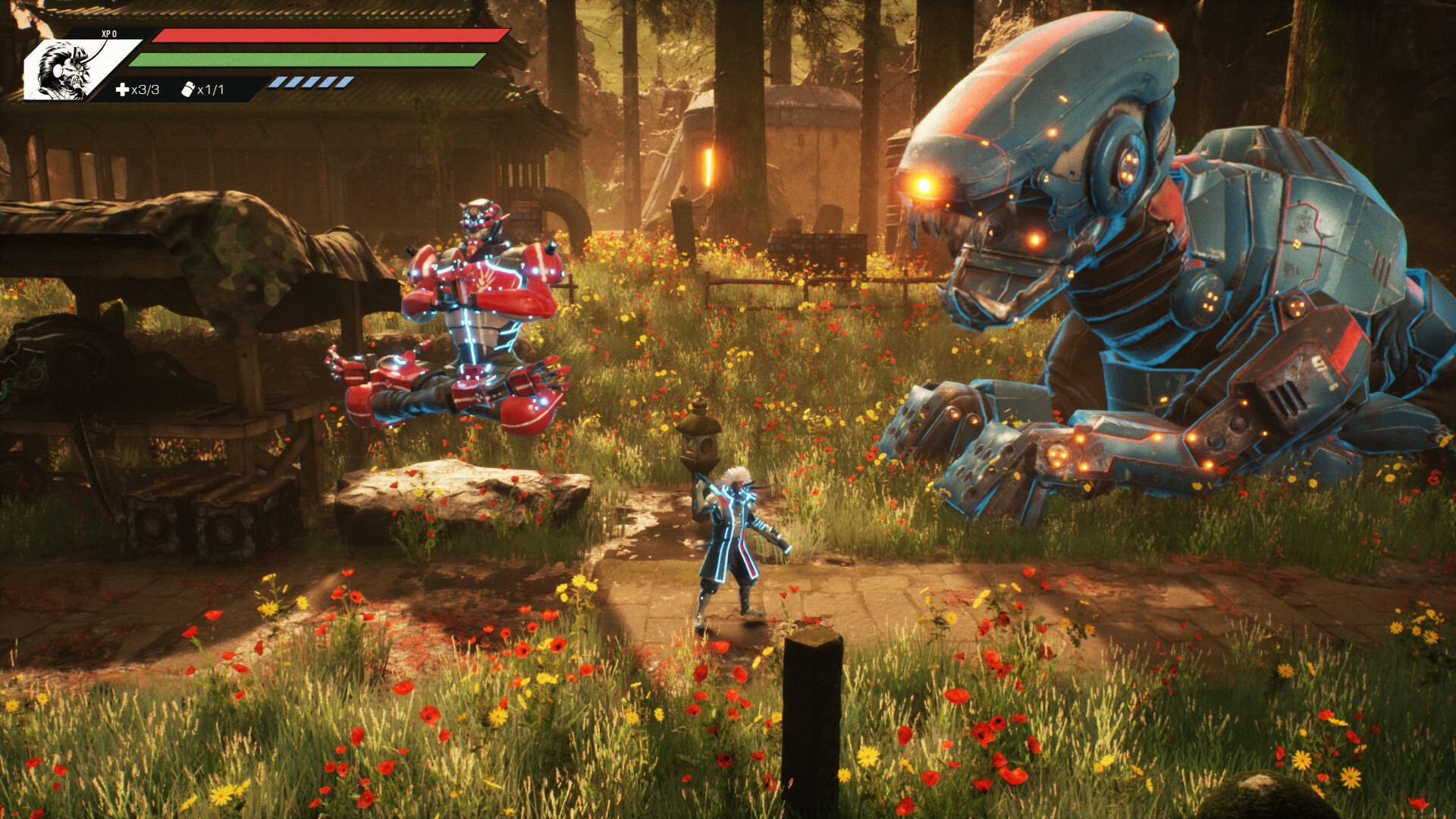
Task: Click the glowing orange eye of the mech beast
Action: pyautogui.click(x=925, y=184)
